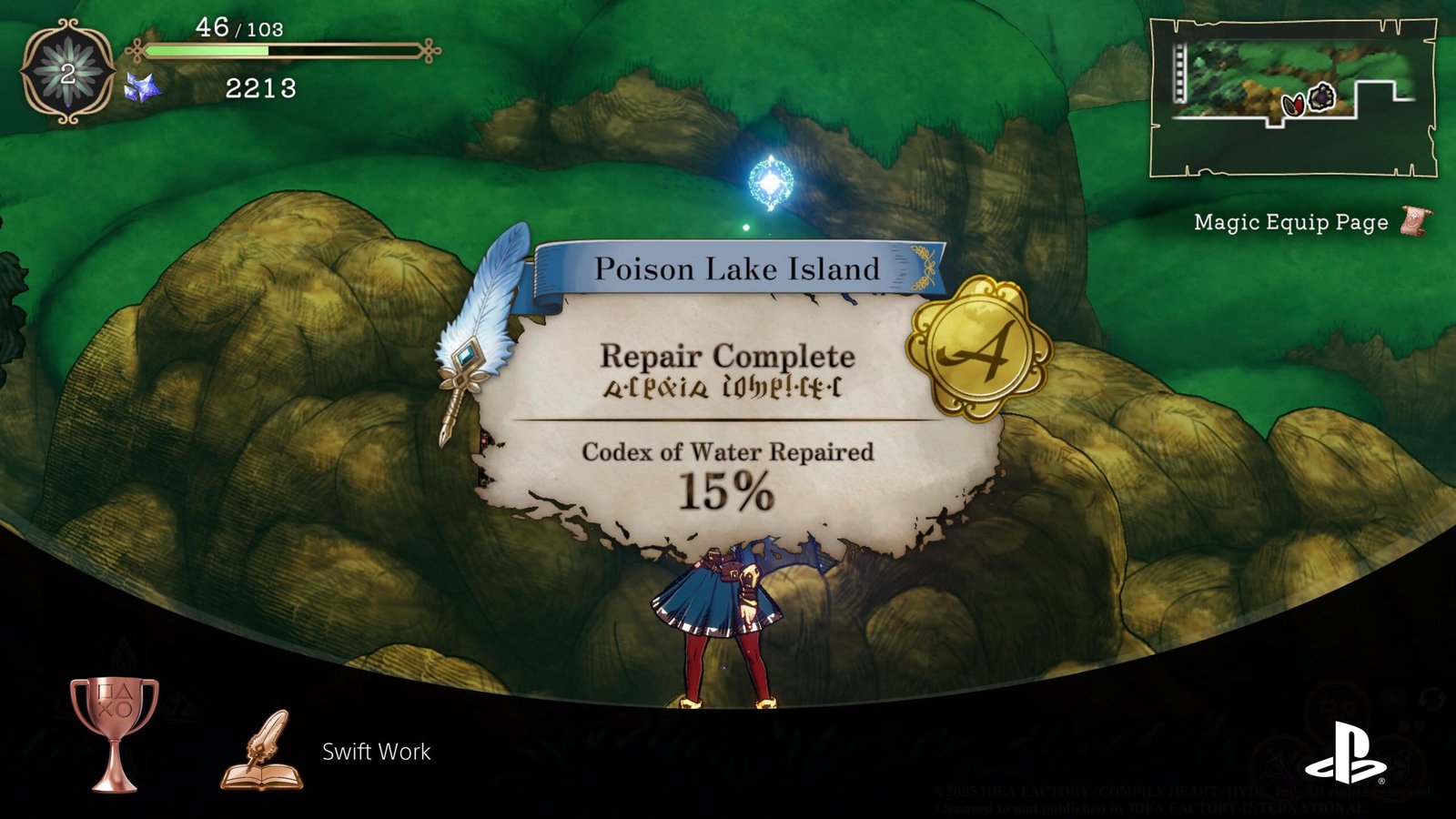Open the Swift Work trophy notification
Image resolution: width=1456 pixels, height=819 pixels.
[x=376, y=752]
